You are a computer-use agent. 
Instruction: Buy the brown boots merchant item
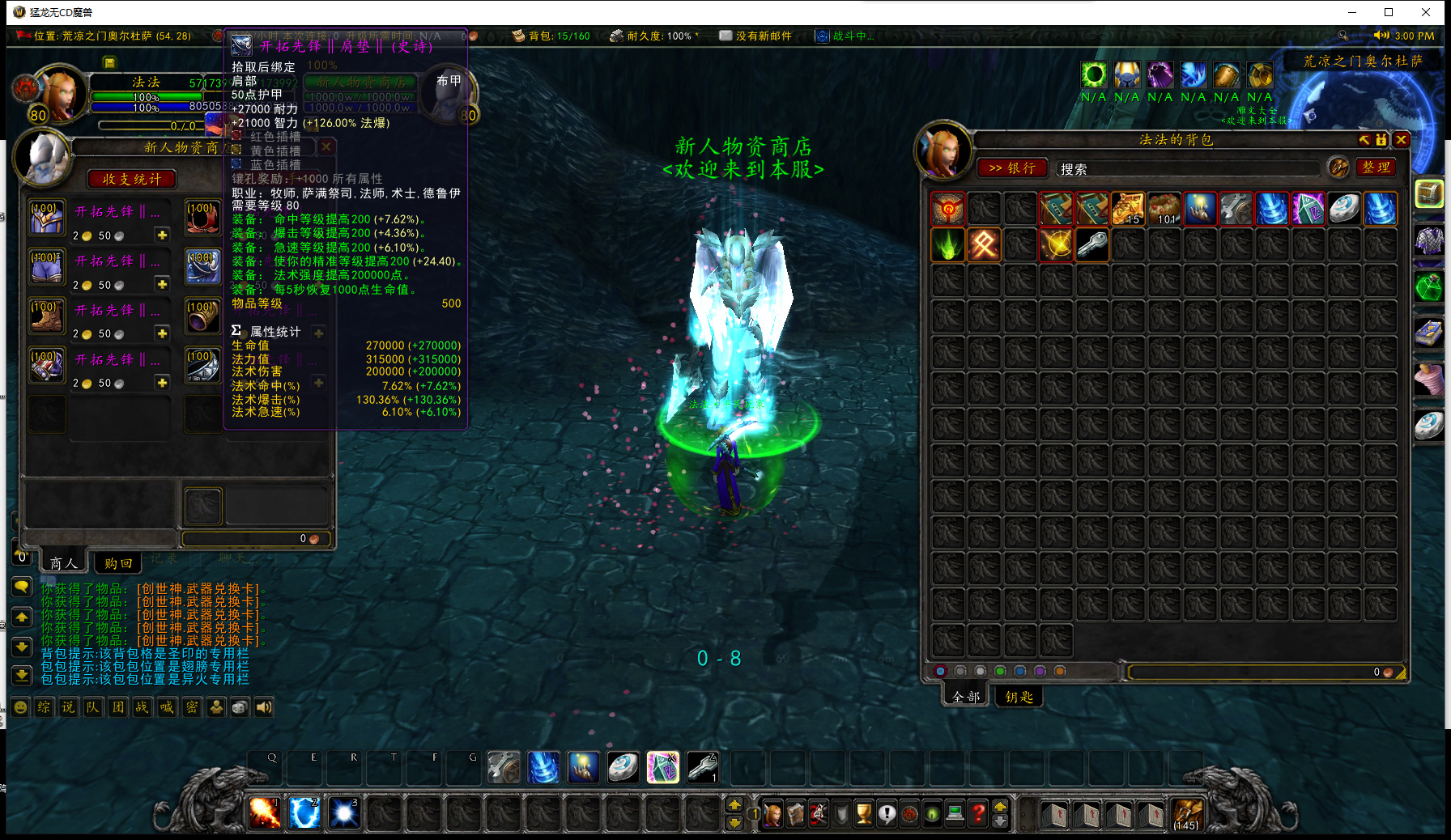47,317
